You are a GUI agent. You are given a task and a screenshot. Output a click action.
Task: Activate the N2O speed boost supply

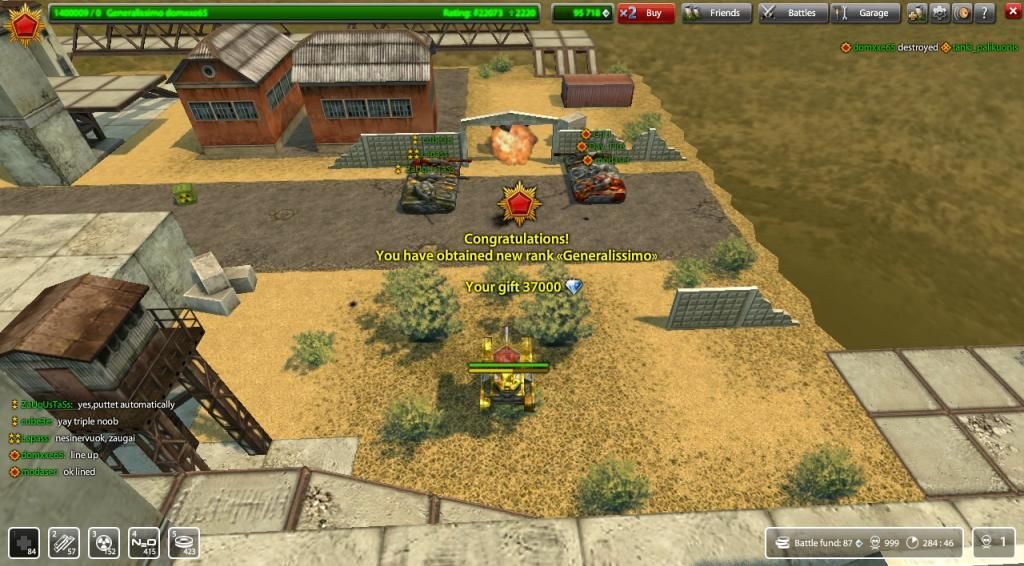tap(144, 542)
